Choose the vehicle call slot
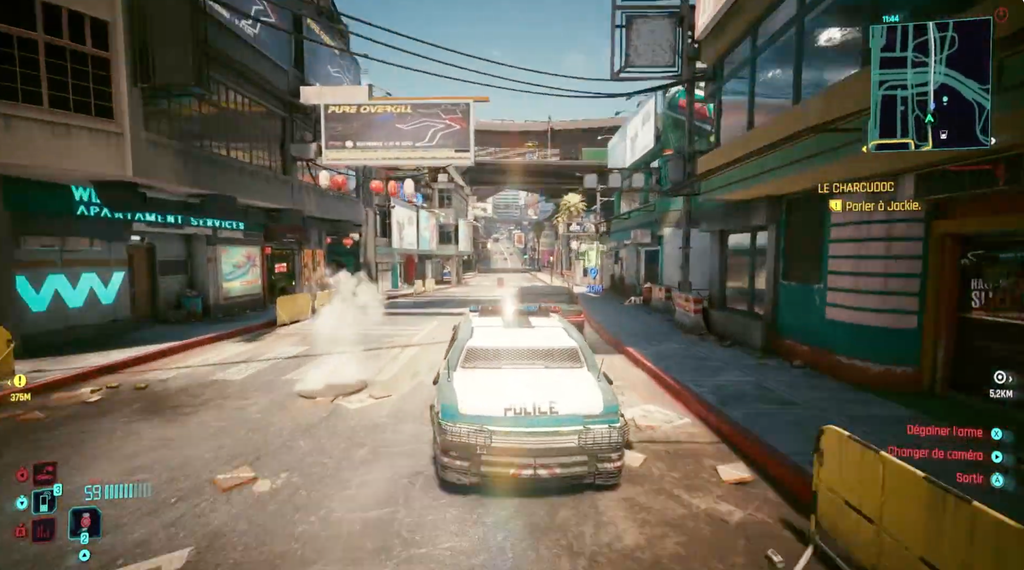Image resolution: width=1024 pixels, height=570 pixels. point(44,472)
